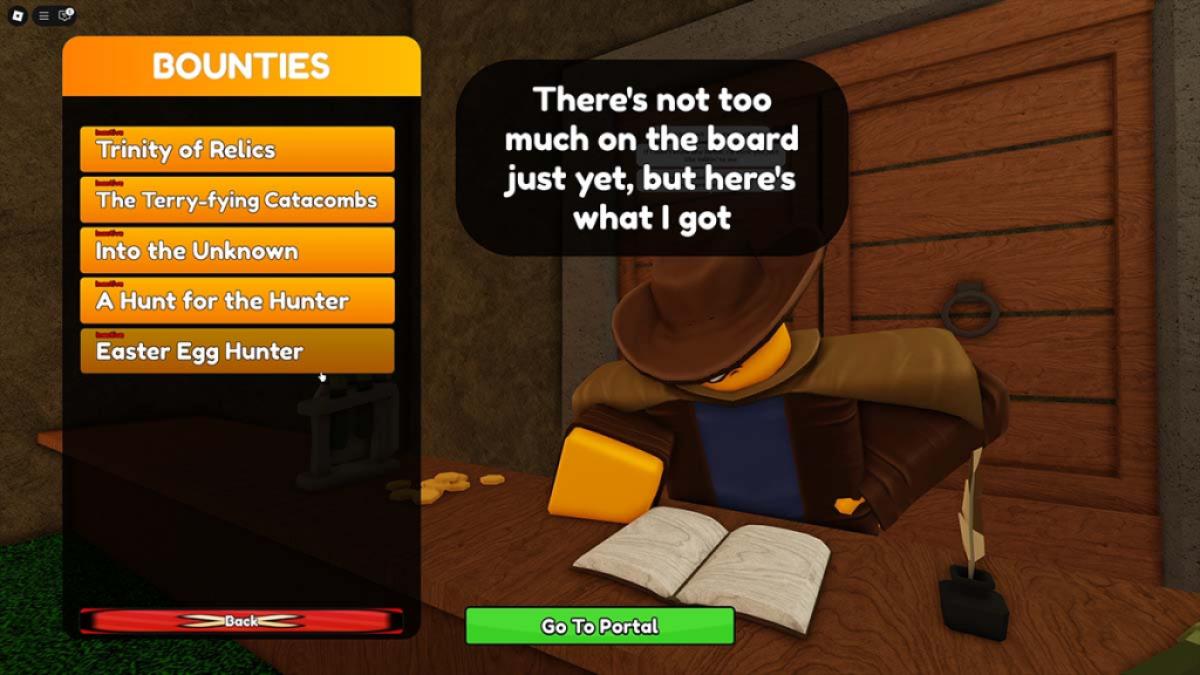Image resolution: width=1200 pixels, height=675 pixels.
Task: Select the Trinity of Relics bounty
Action: (237, 150)
